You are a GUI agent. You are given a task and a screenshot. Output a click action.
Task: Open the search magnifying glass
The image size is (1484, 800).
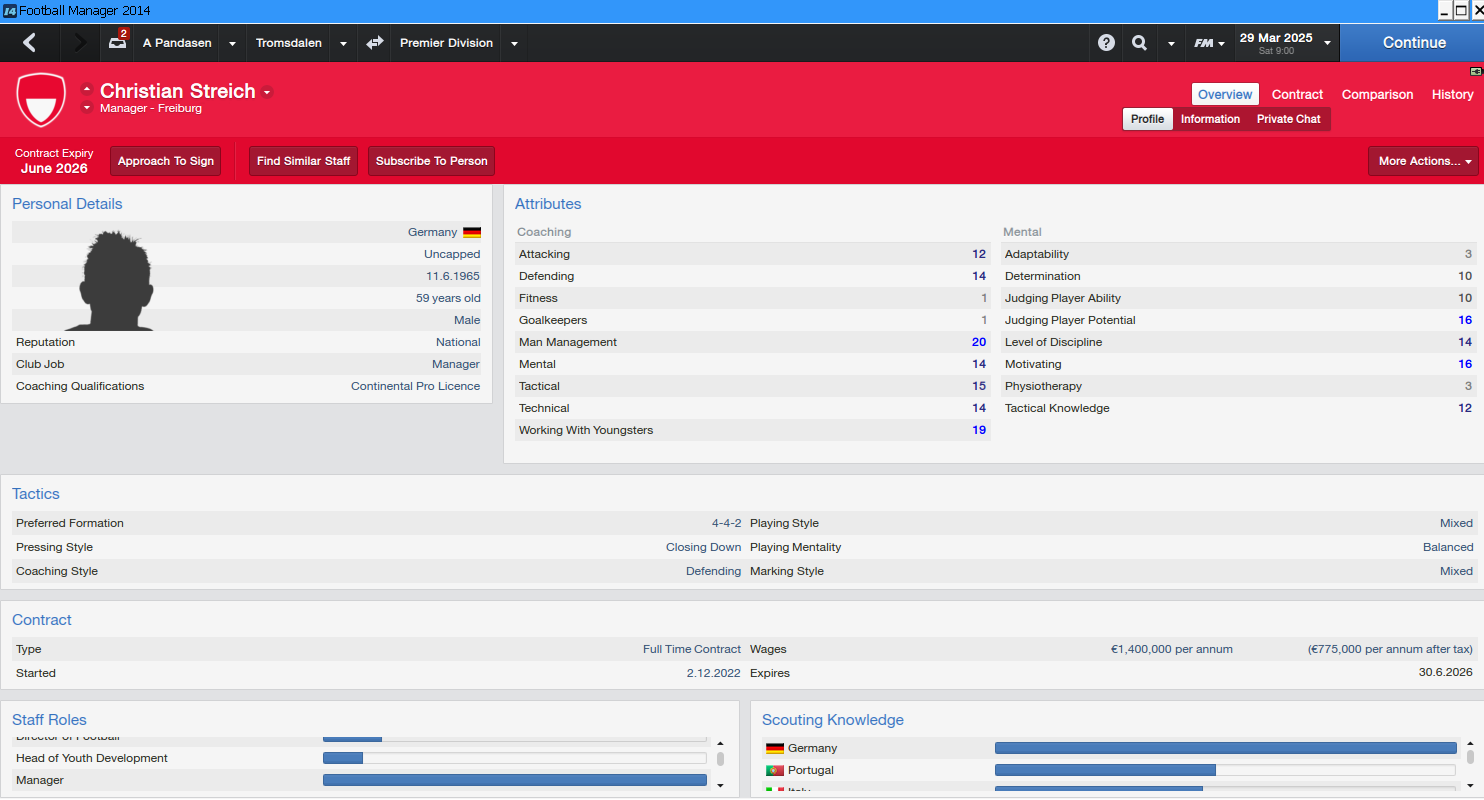tap(1139, 43)
